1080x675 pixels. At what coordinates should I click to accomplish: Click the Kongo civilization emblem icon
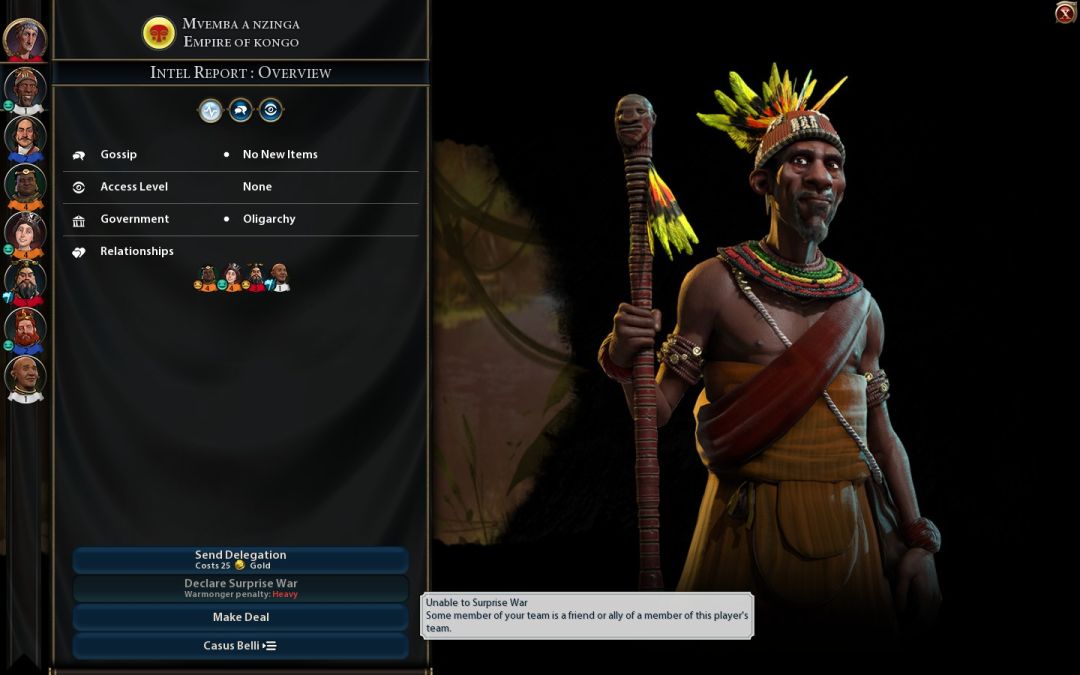pyautogui.click(x=158, y=33)
